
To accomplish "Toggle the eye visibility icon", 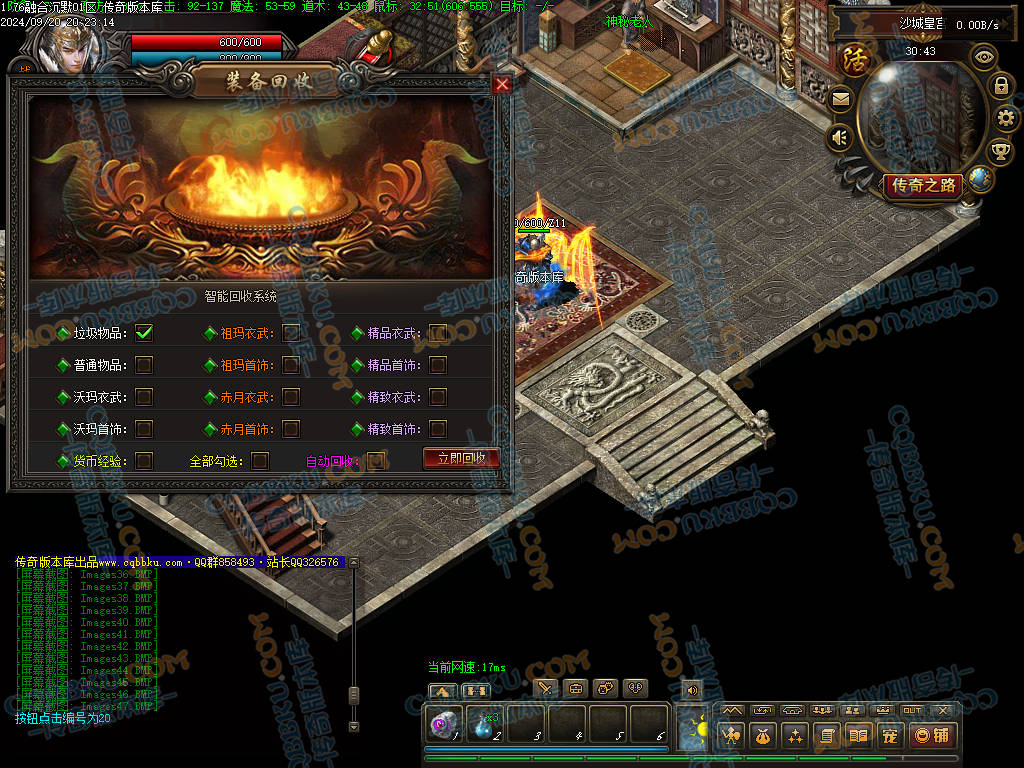I will (985, 57).
